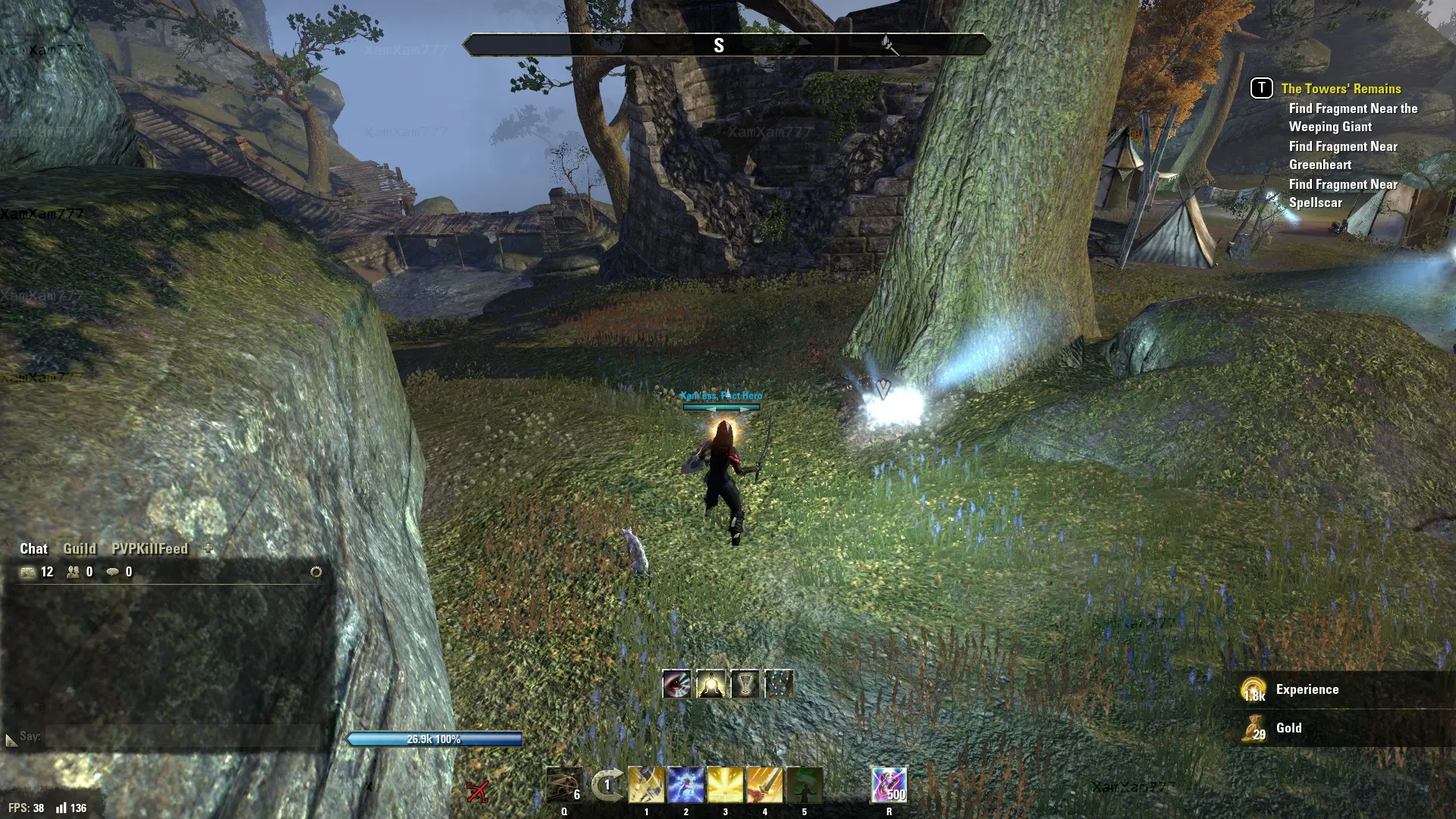Click the speech bubble notifications icon
1456x819 pixels.
click(113, 572)
